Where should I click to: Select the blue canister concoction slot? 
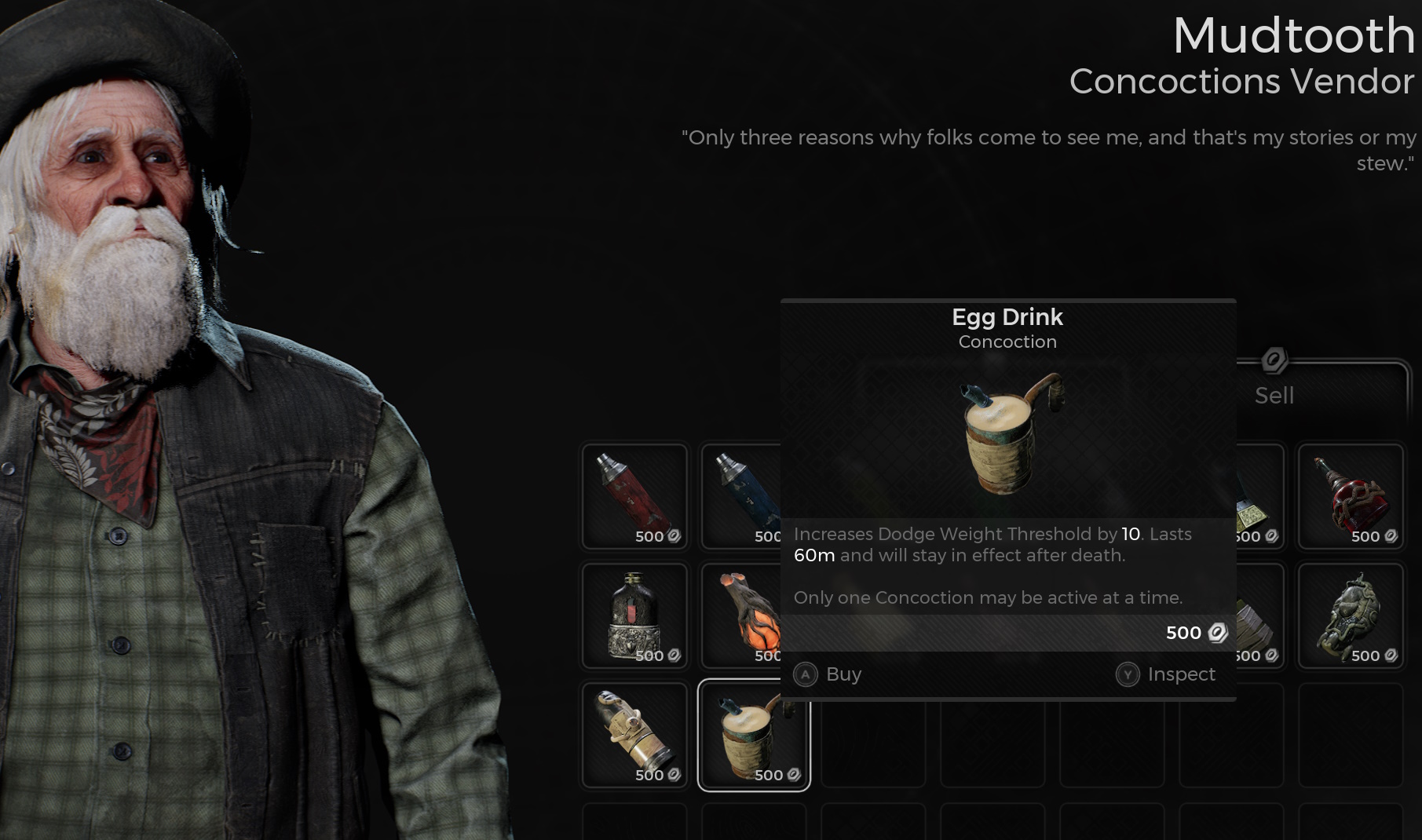coord(741,496)
